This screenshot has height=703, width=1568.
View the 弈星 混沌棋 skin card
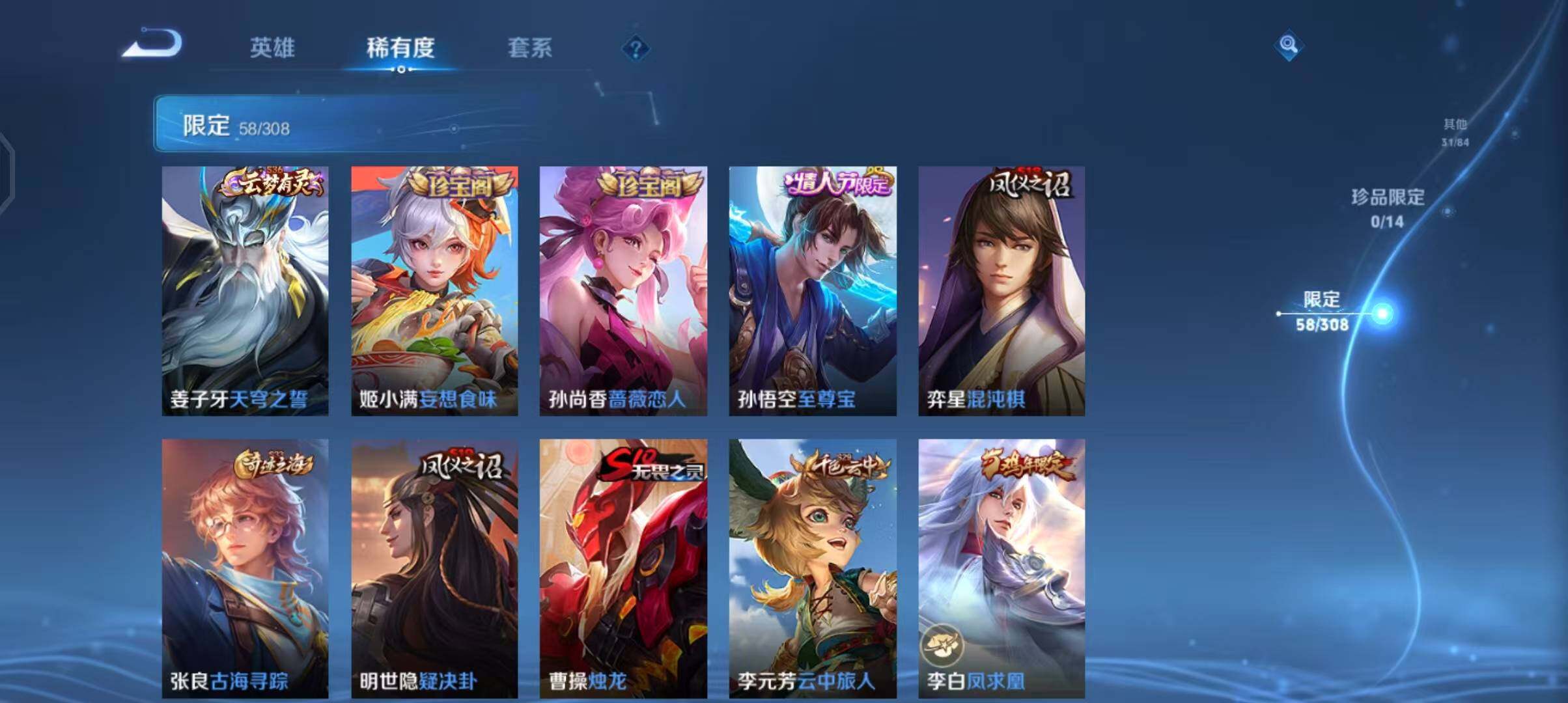click(x=1001, y=290)
